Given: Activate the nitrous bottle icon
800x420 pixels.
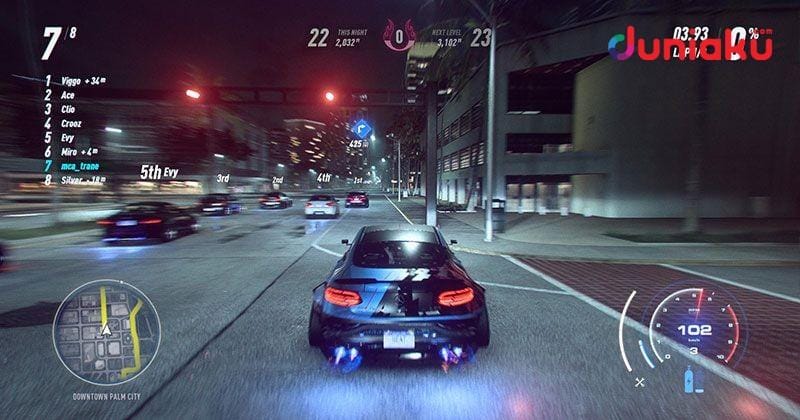Looking at the screenshot, I should (x=689, y=381).
